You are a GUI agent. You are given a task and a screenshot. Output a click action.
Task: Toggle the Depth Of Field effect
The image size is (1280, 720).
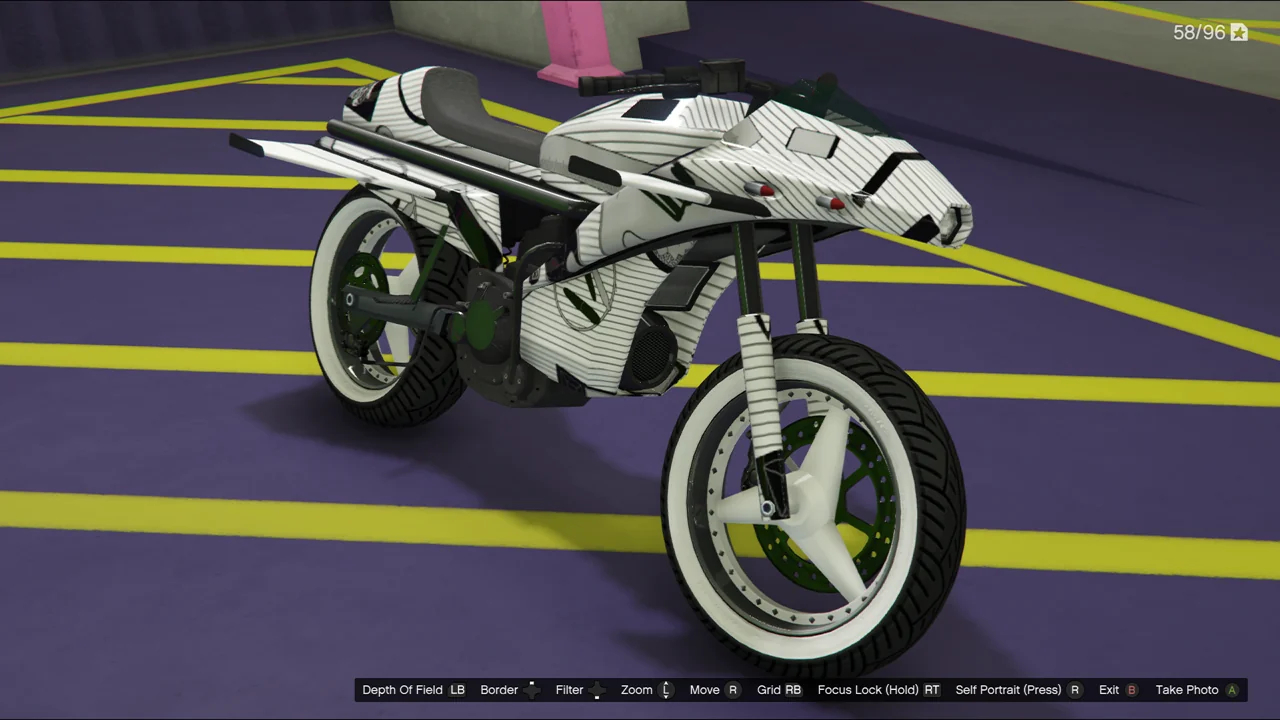[x=402, y=690]
